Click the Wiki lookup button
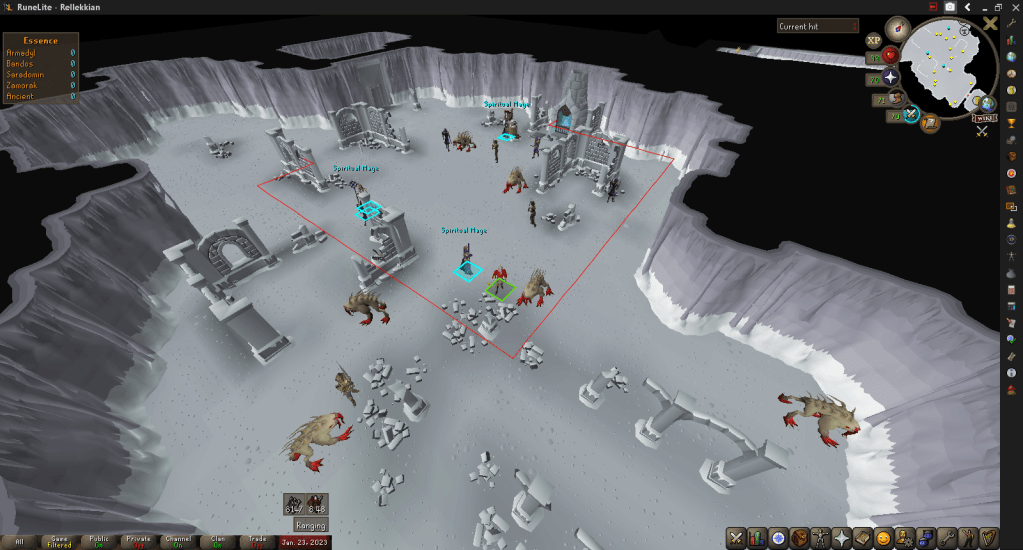This screenshot has width=1023, height=550. click(x=981, y=117)
